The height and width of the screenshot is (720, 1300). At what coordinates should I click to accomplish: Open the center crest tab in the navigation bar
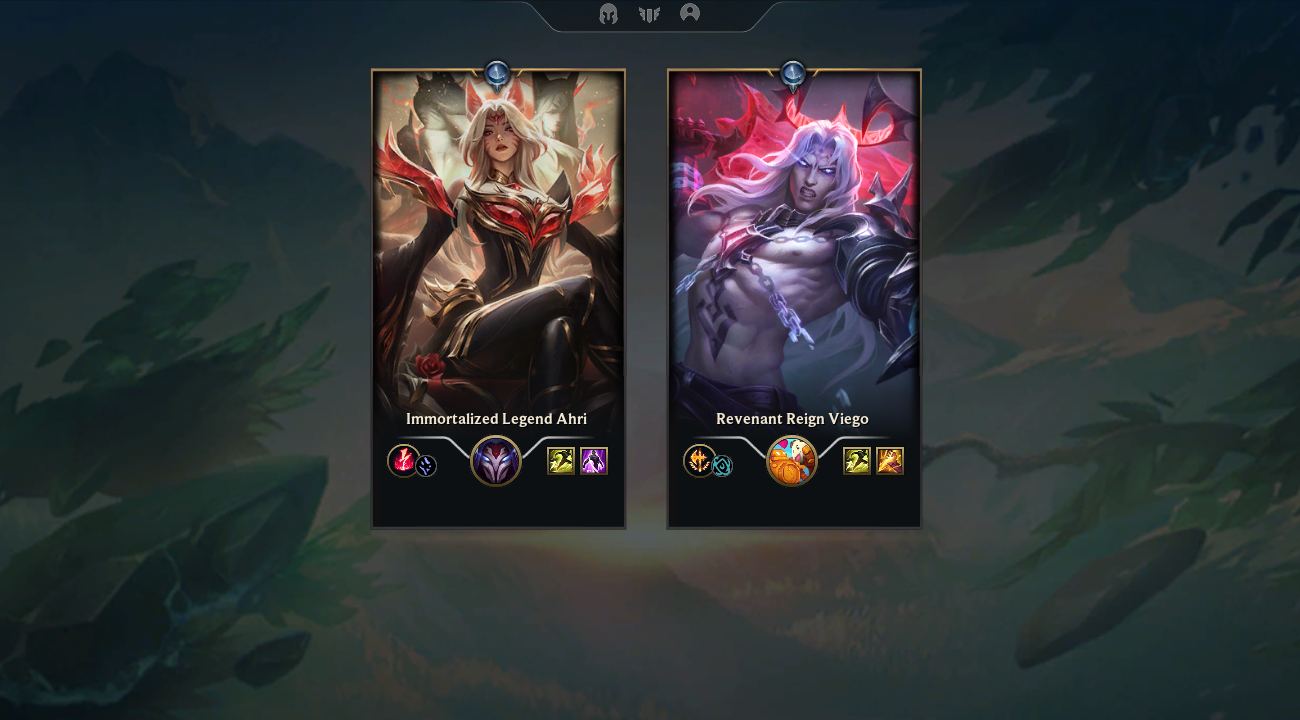(650, 14)
